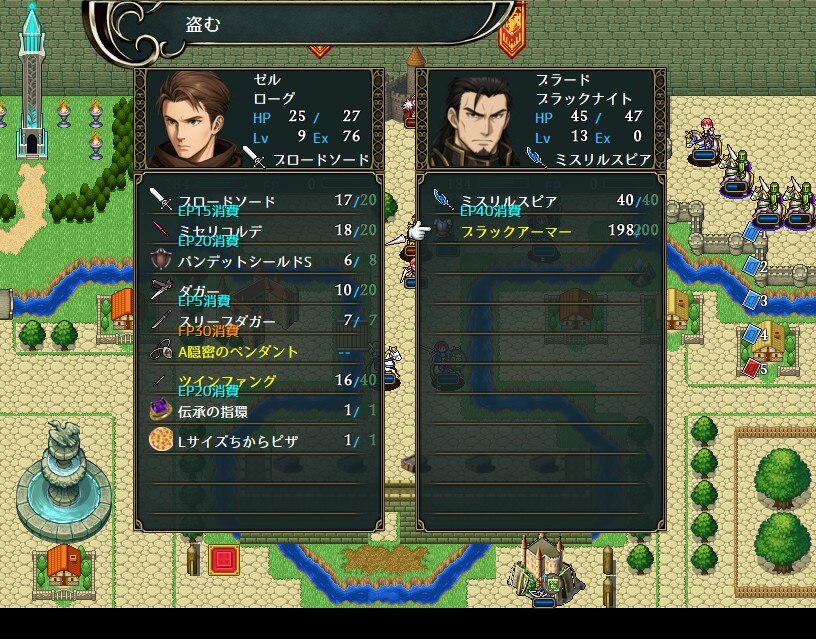
Task: Select the ダガー item row
Action: pyautogui.click(x=260, y=291)
